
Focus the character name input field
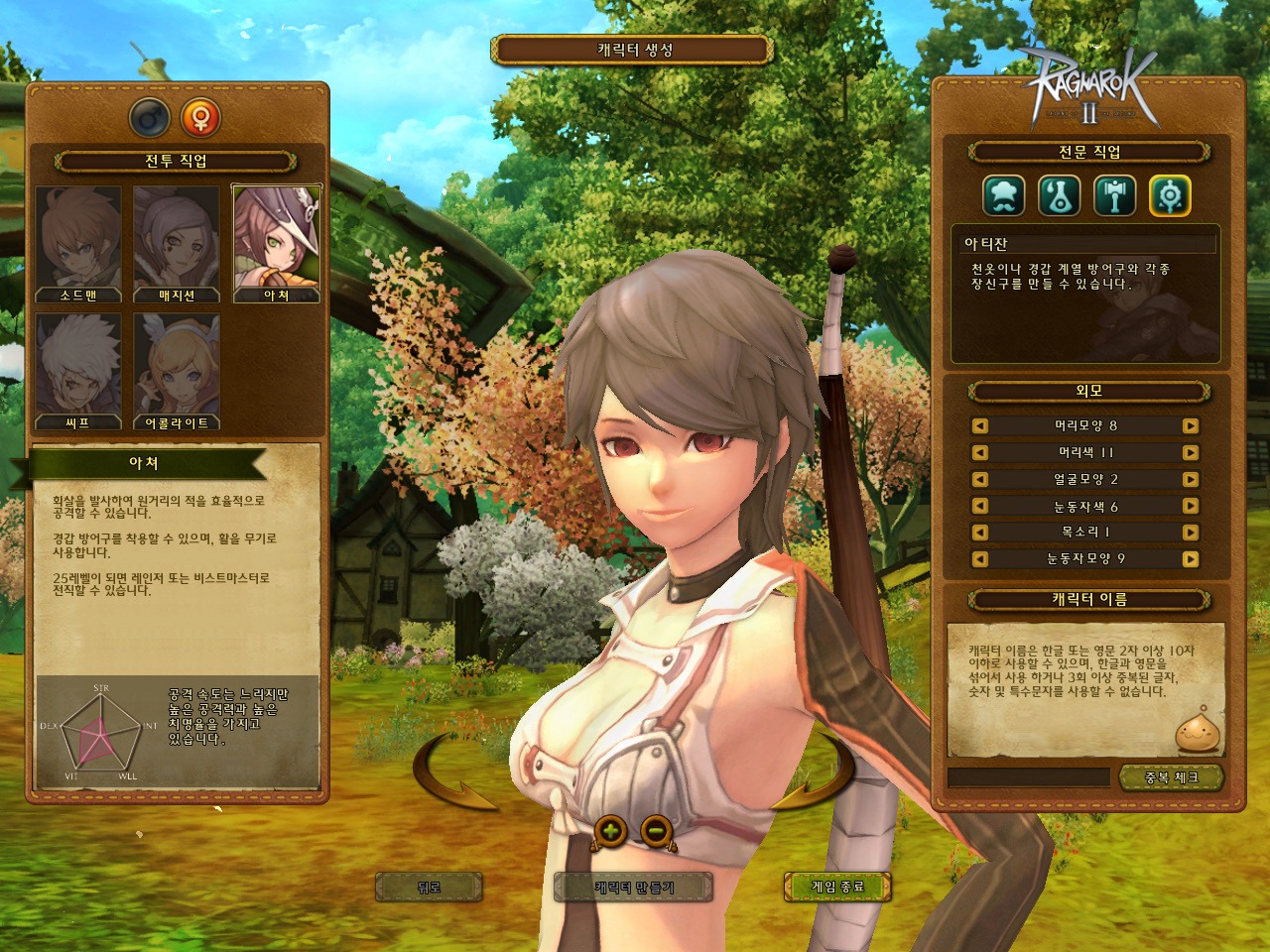point(1029,777)
